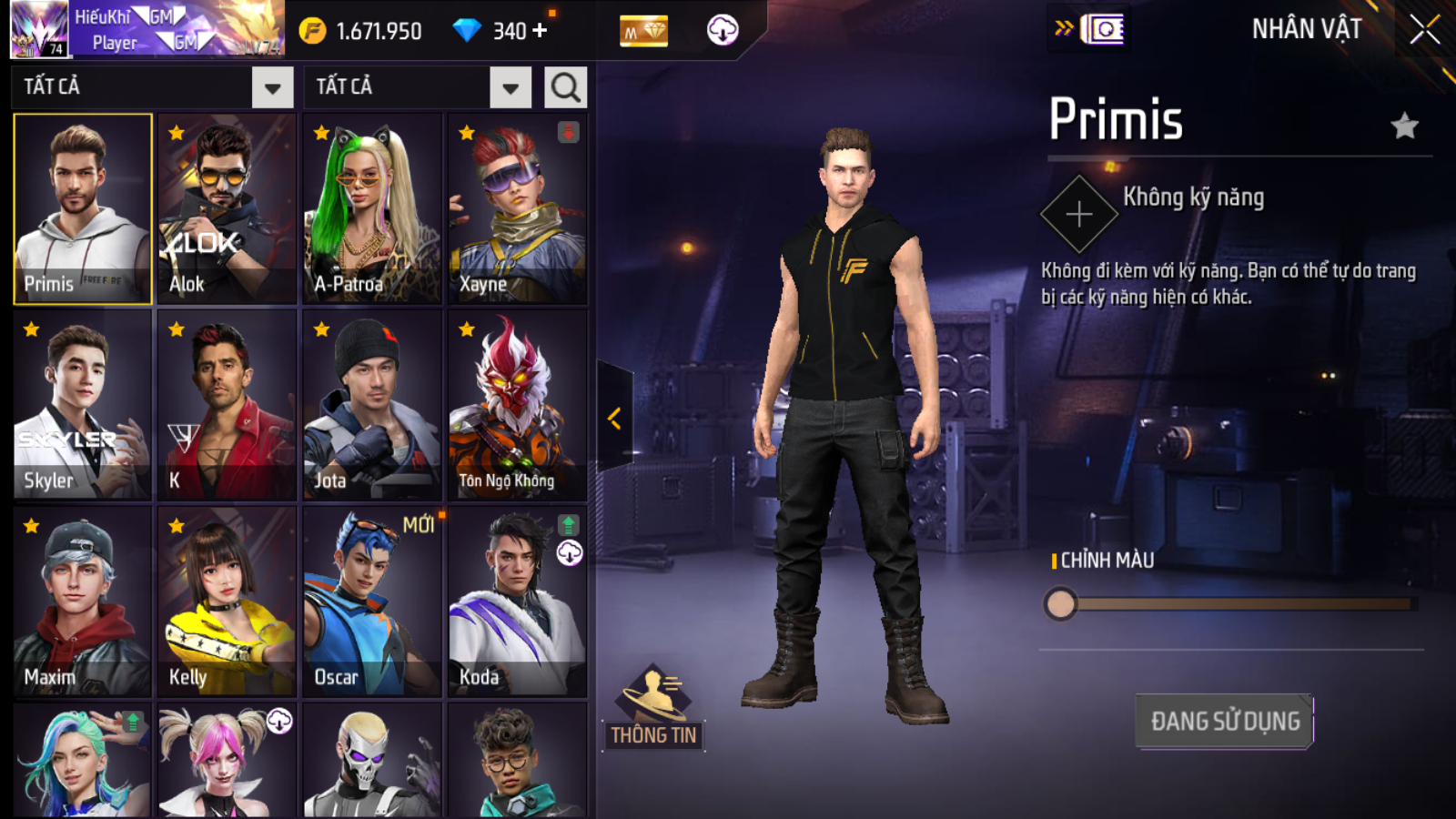Open the character search magnifier
1456x819 pixels.
coord(565,87)
